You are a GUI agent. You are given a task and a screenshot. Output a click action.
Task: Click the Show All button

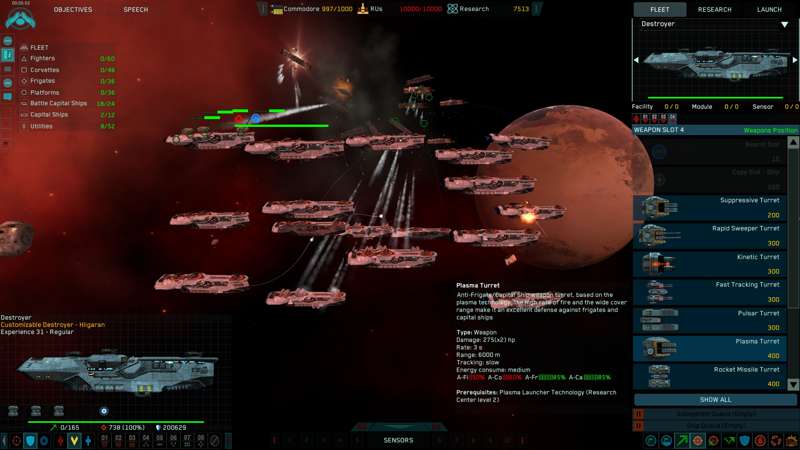715,400
